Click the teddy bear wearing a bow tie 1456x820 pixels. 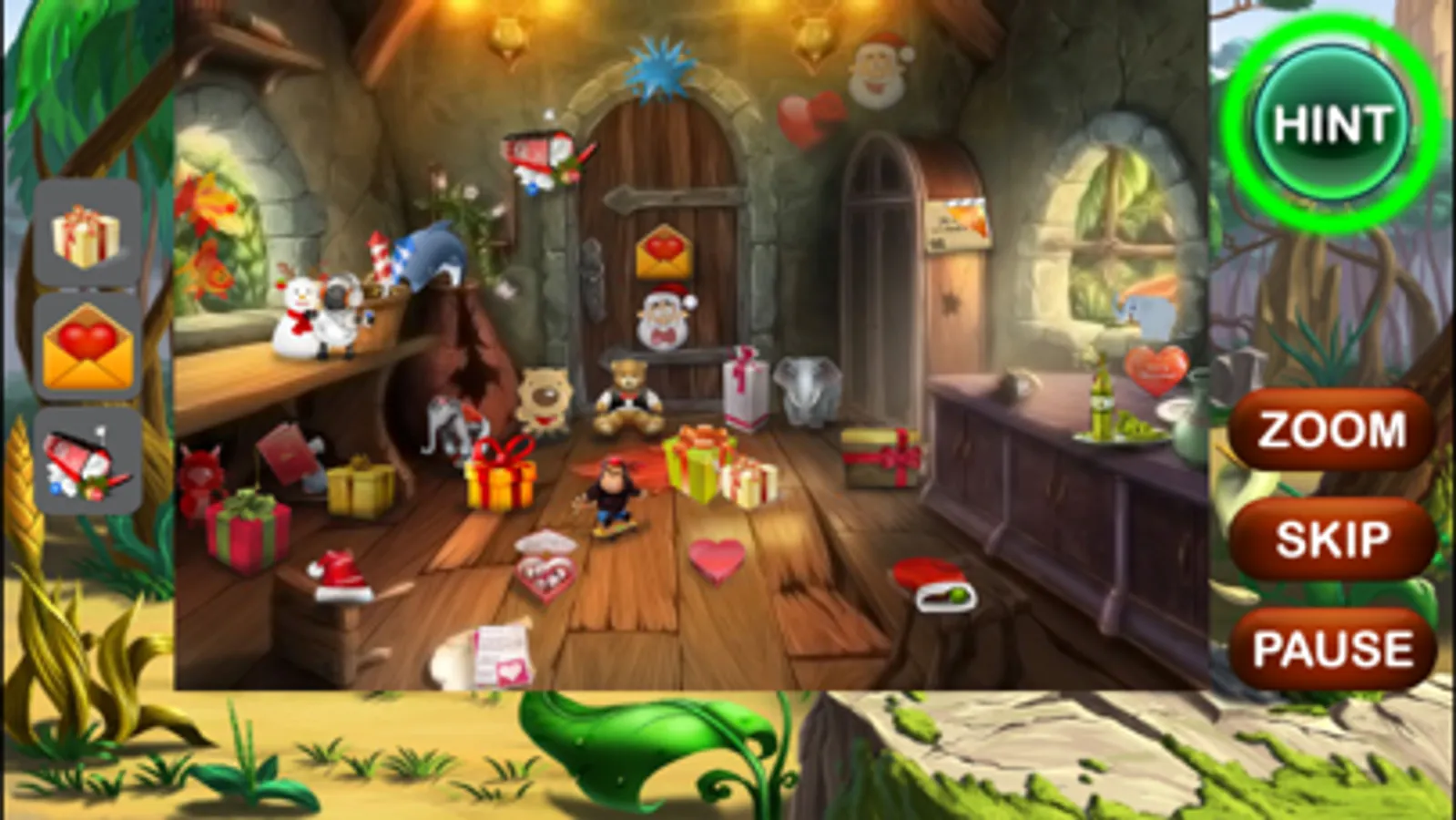click(x=626, y=390)
